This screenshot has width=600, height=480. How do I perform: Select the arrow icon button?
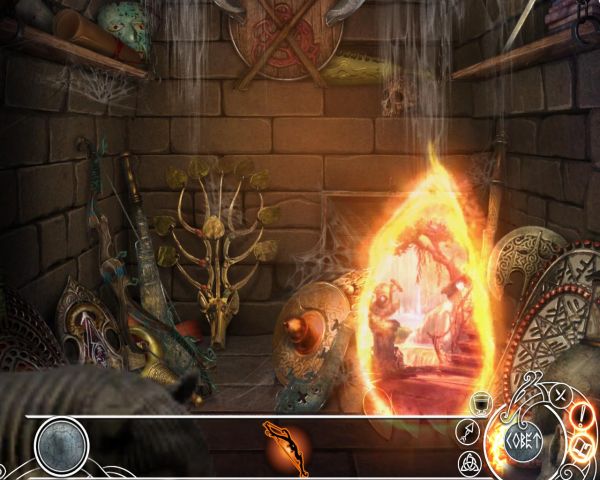[468, 432]
